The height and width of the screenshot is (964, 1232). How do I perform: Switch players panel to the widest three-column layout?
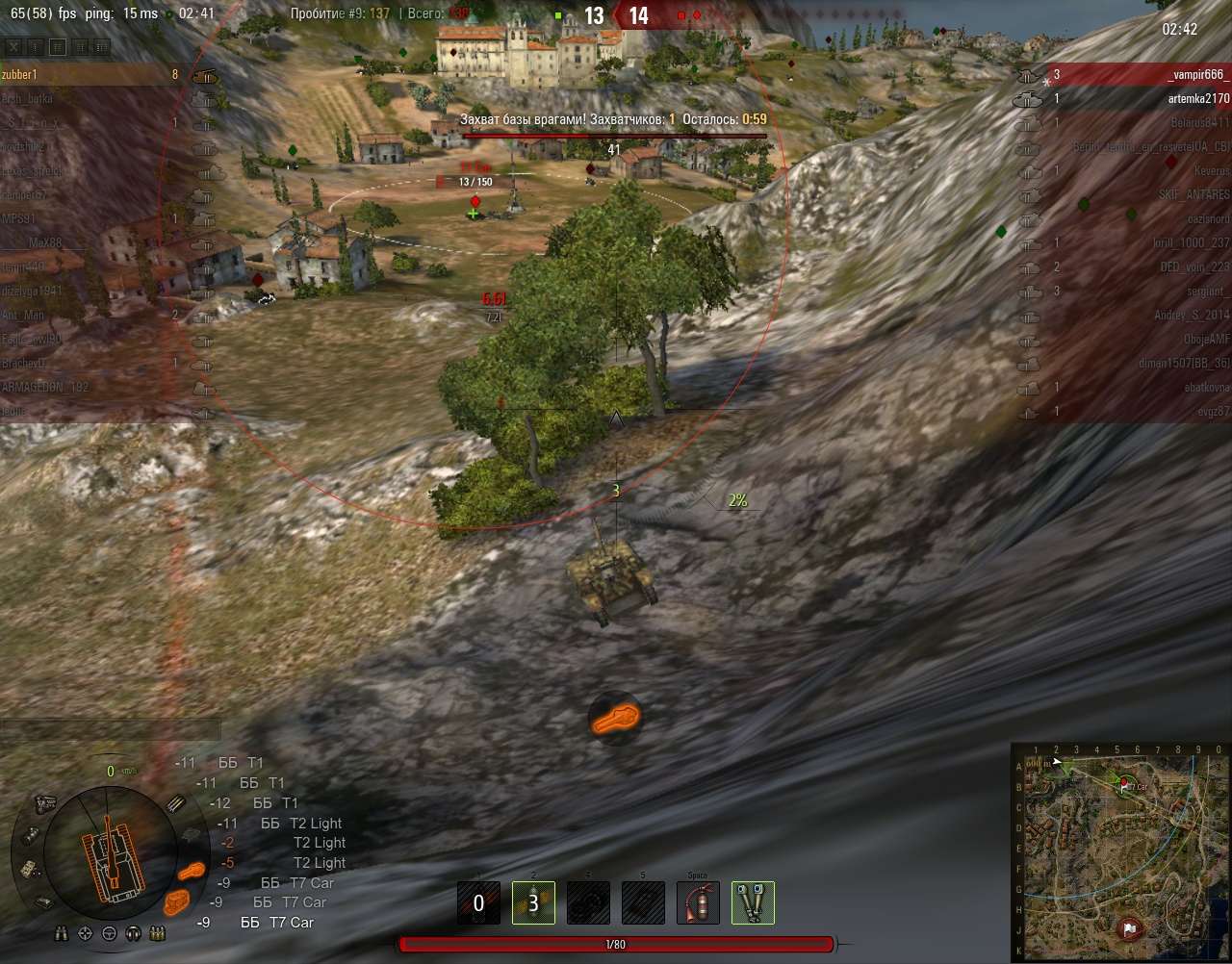tap(101, 46)
